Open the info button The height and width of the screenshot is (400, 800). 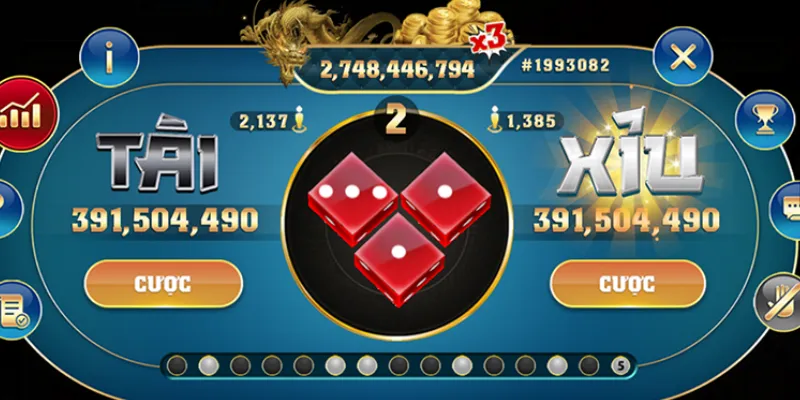click(x=108, y=57)
